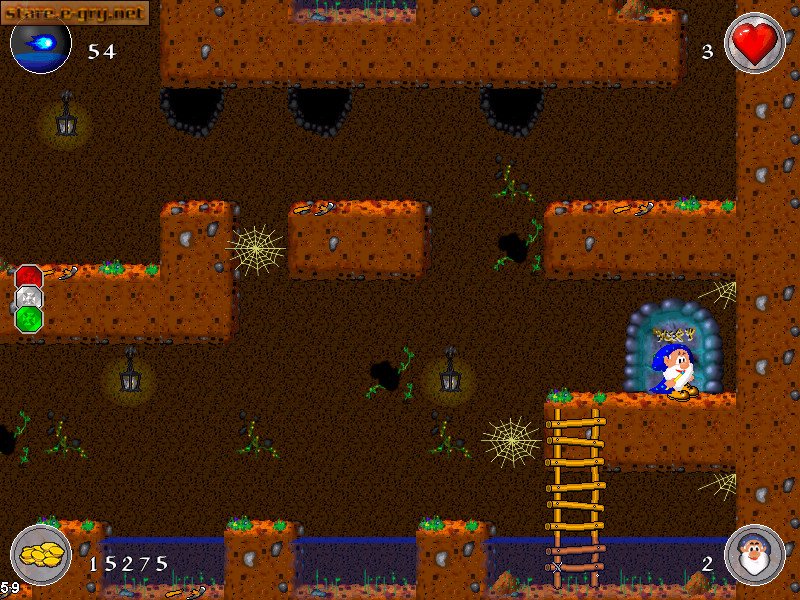Select the red heart health icon

coord(754,44)
